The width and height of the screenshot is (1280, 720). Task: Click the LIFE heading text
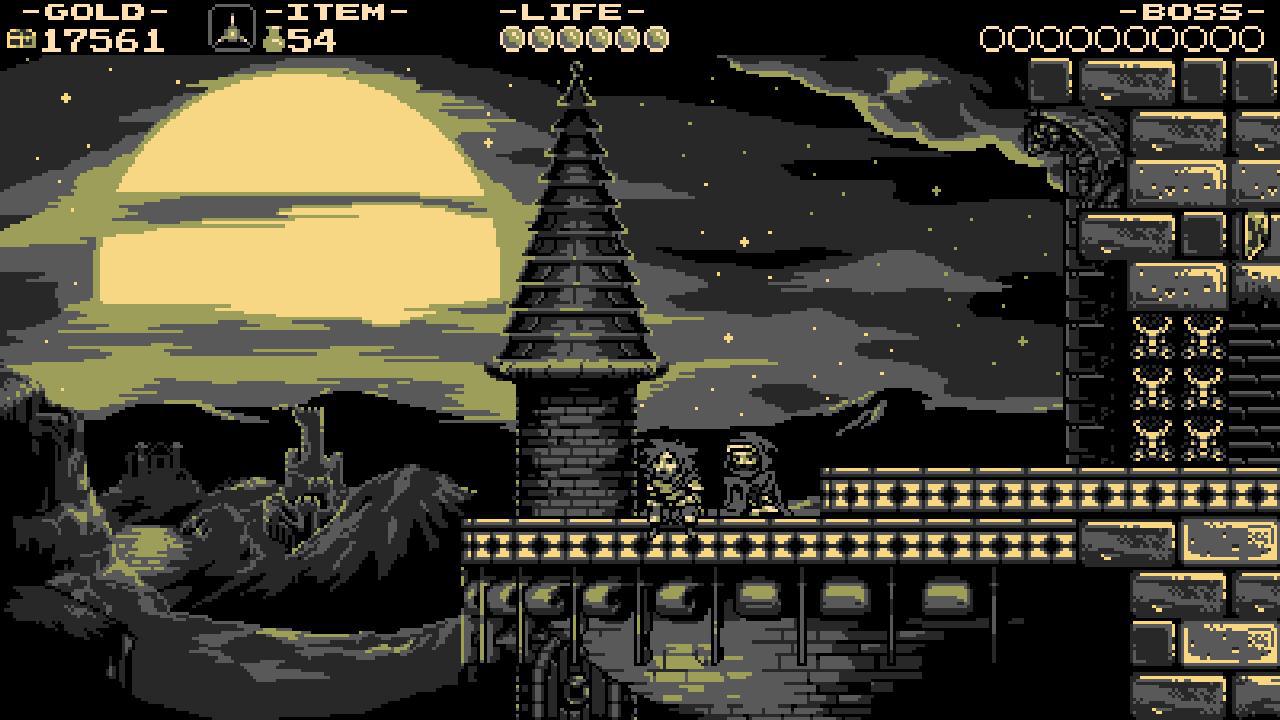570,13
